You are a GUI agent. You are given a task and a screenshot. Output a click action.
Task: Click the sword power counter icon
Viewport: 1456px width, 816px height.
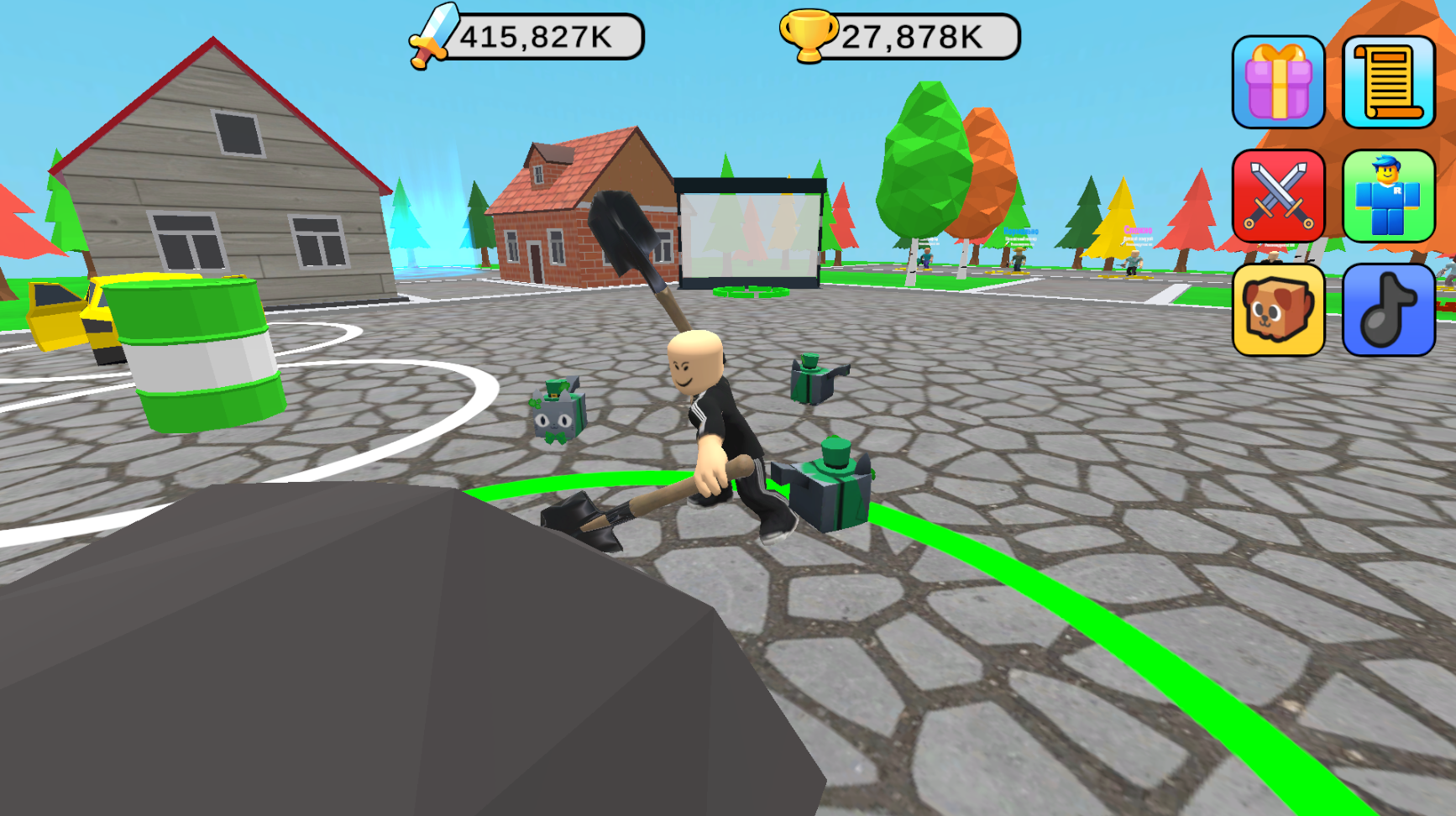(431, 35)
